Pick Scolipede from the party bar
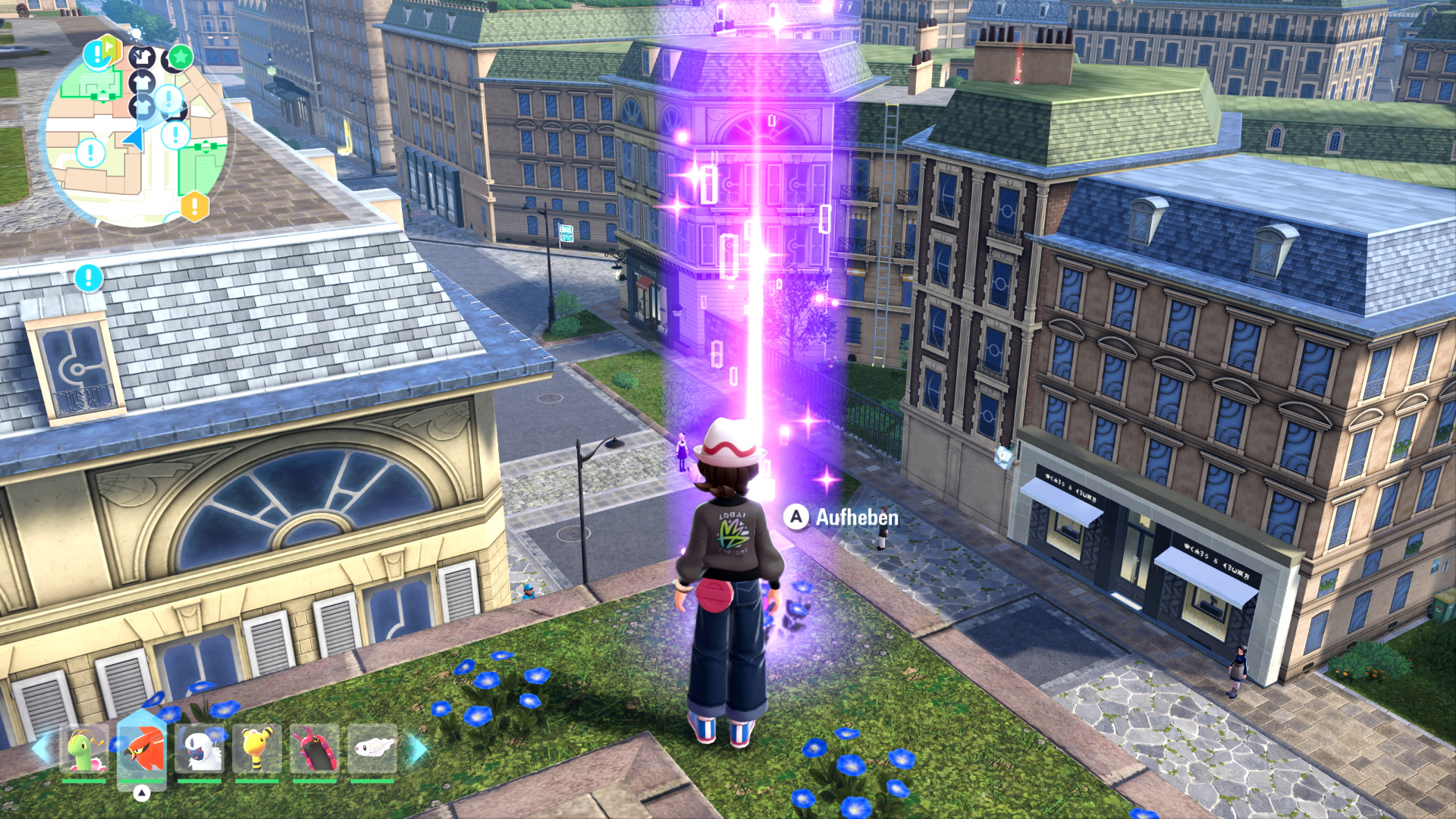 [314, 748]
